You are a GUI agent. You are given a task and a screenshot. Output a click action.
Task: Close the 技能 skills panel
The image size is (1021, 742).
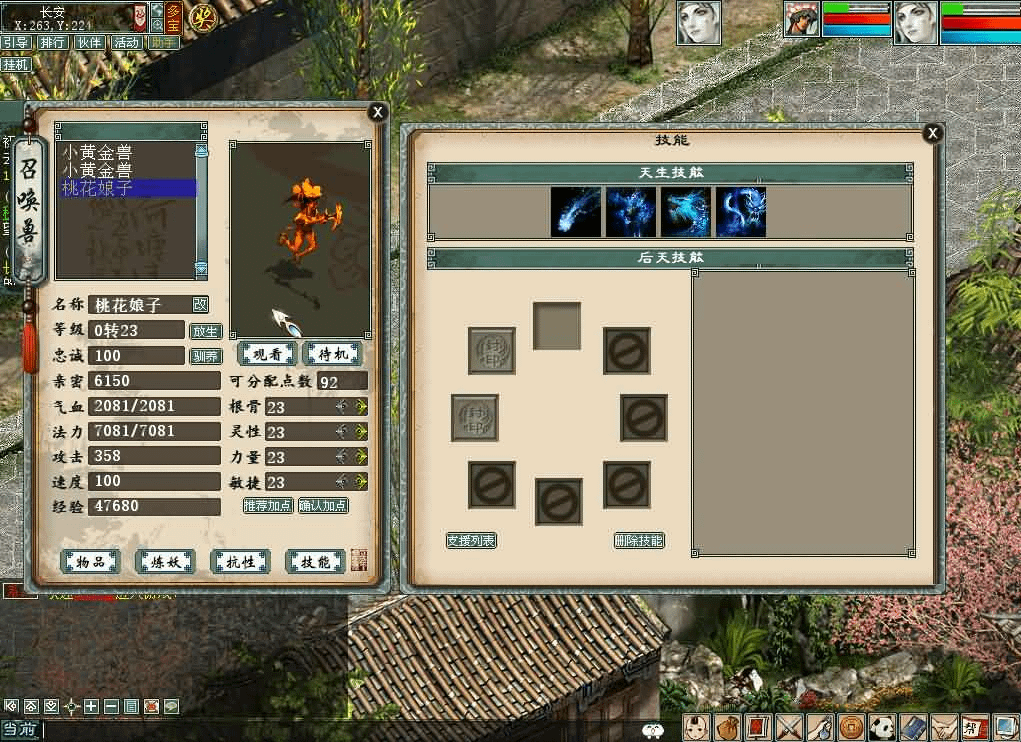click(932, 133)
